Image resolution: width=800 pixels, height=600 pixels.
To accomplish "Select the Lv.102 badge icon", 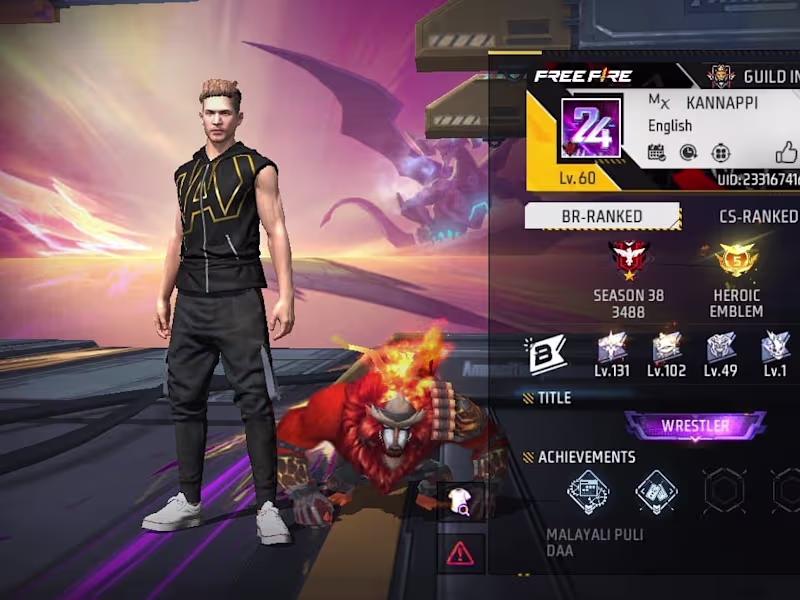I will click(x=666, y=348).
